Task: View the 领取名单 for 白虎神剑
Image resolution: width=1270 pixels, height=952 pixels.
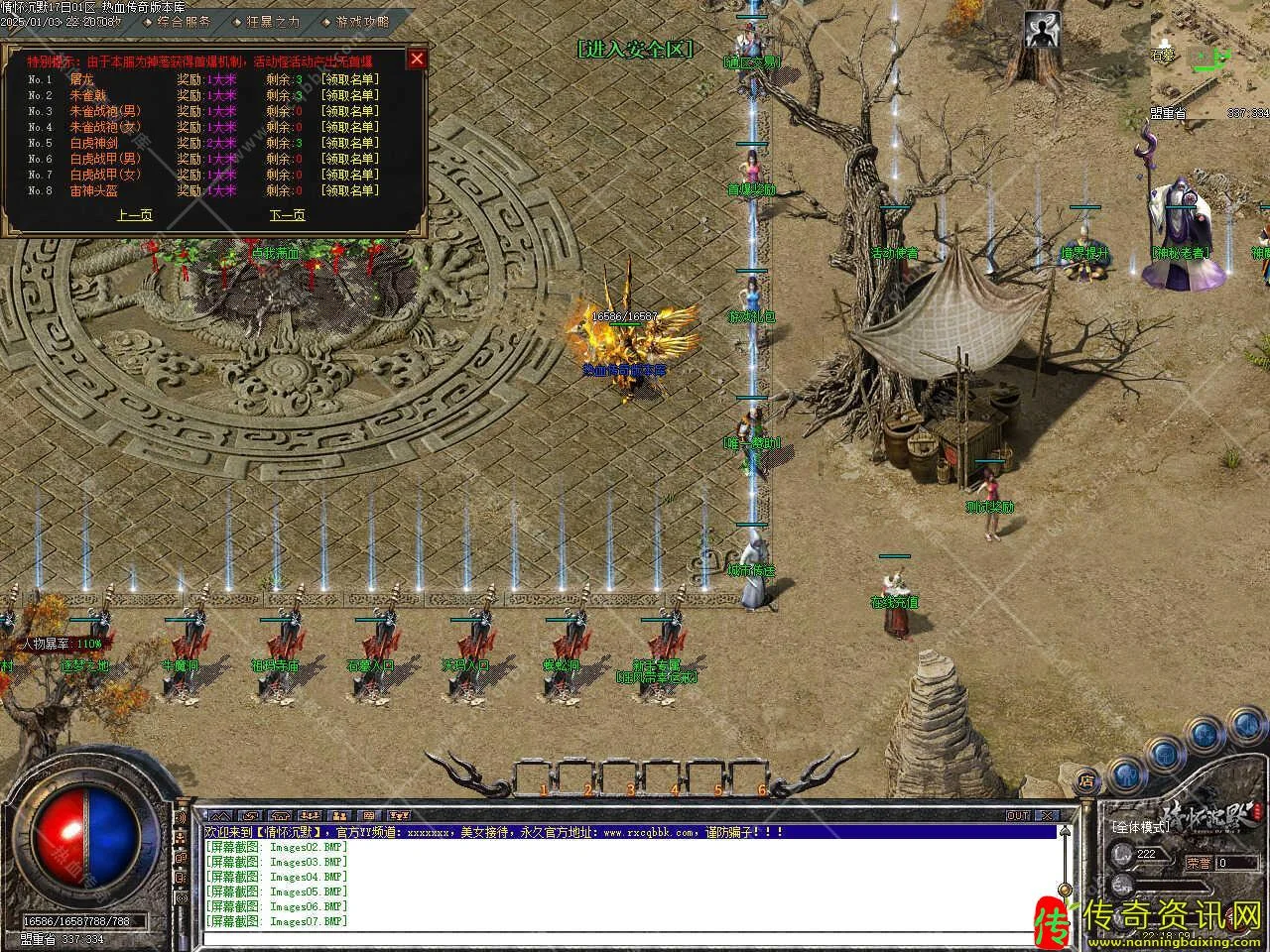Action: coord(348,143)
